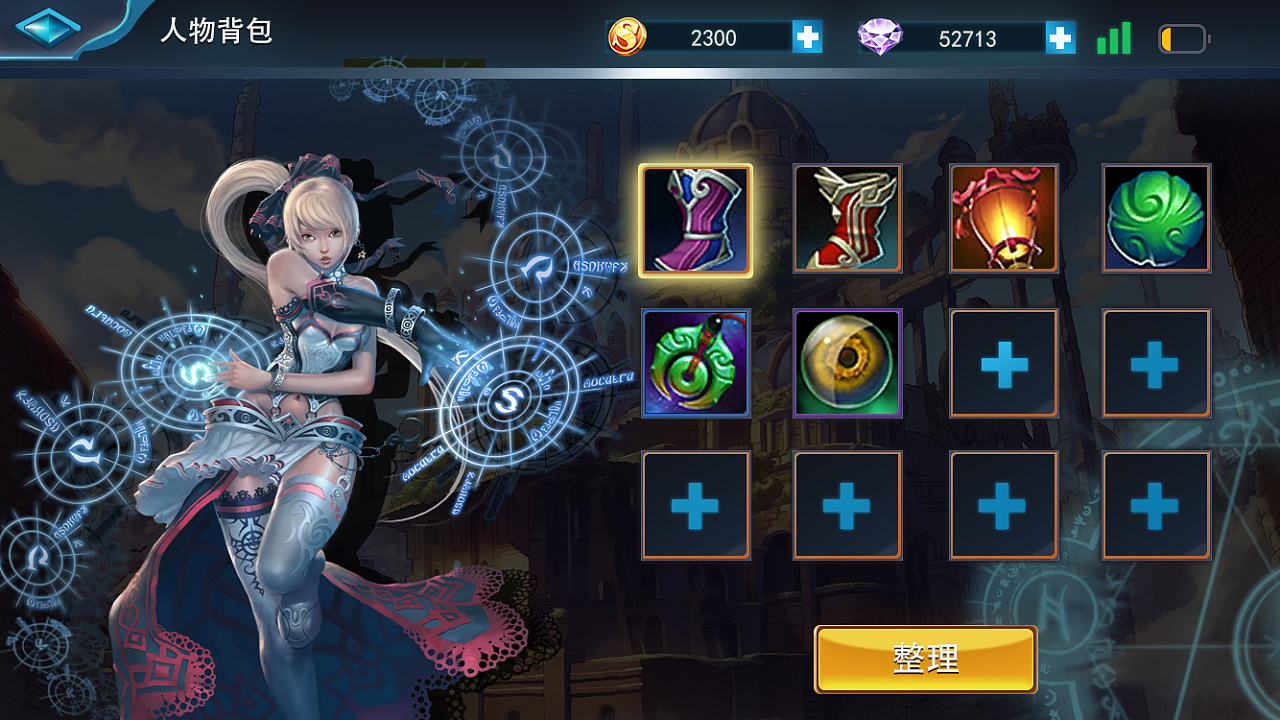Select the jade pendant amulet item
This screenshot has height=720, width=1280.
(696, 363)
